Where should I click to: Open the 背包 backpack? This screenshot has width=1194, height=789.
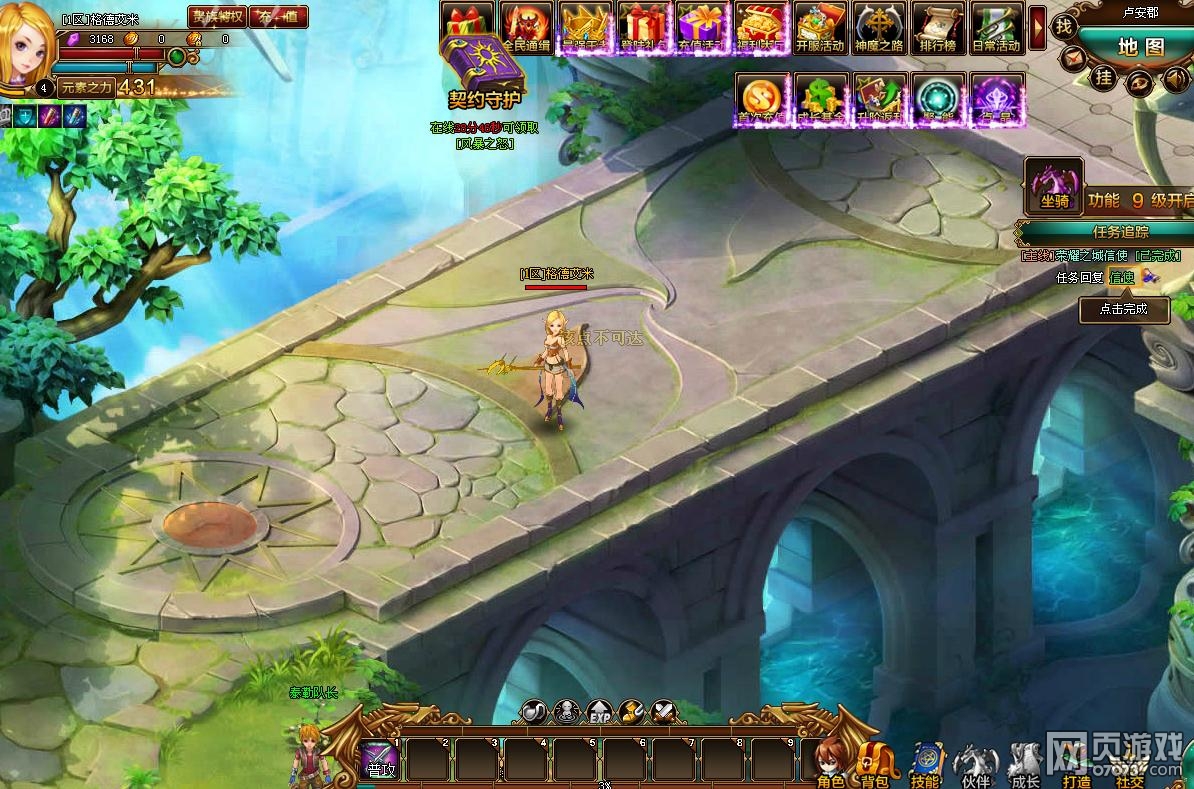[x=874, y=765]
